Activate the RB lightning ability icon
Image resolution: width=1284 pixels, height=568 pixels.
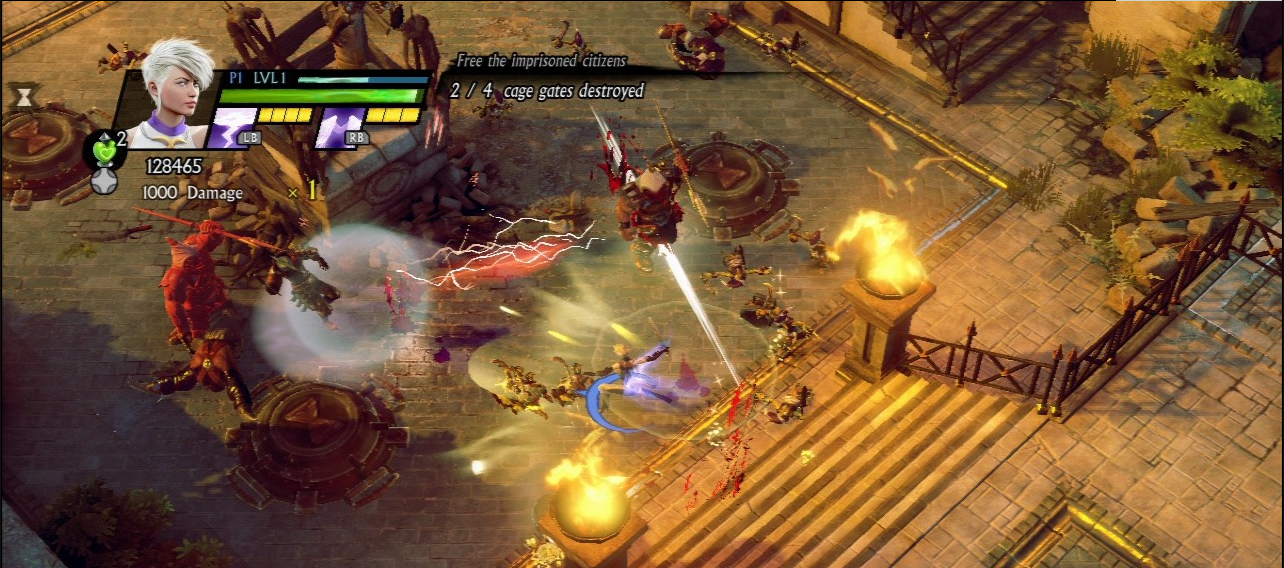point(340,128)
